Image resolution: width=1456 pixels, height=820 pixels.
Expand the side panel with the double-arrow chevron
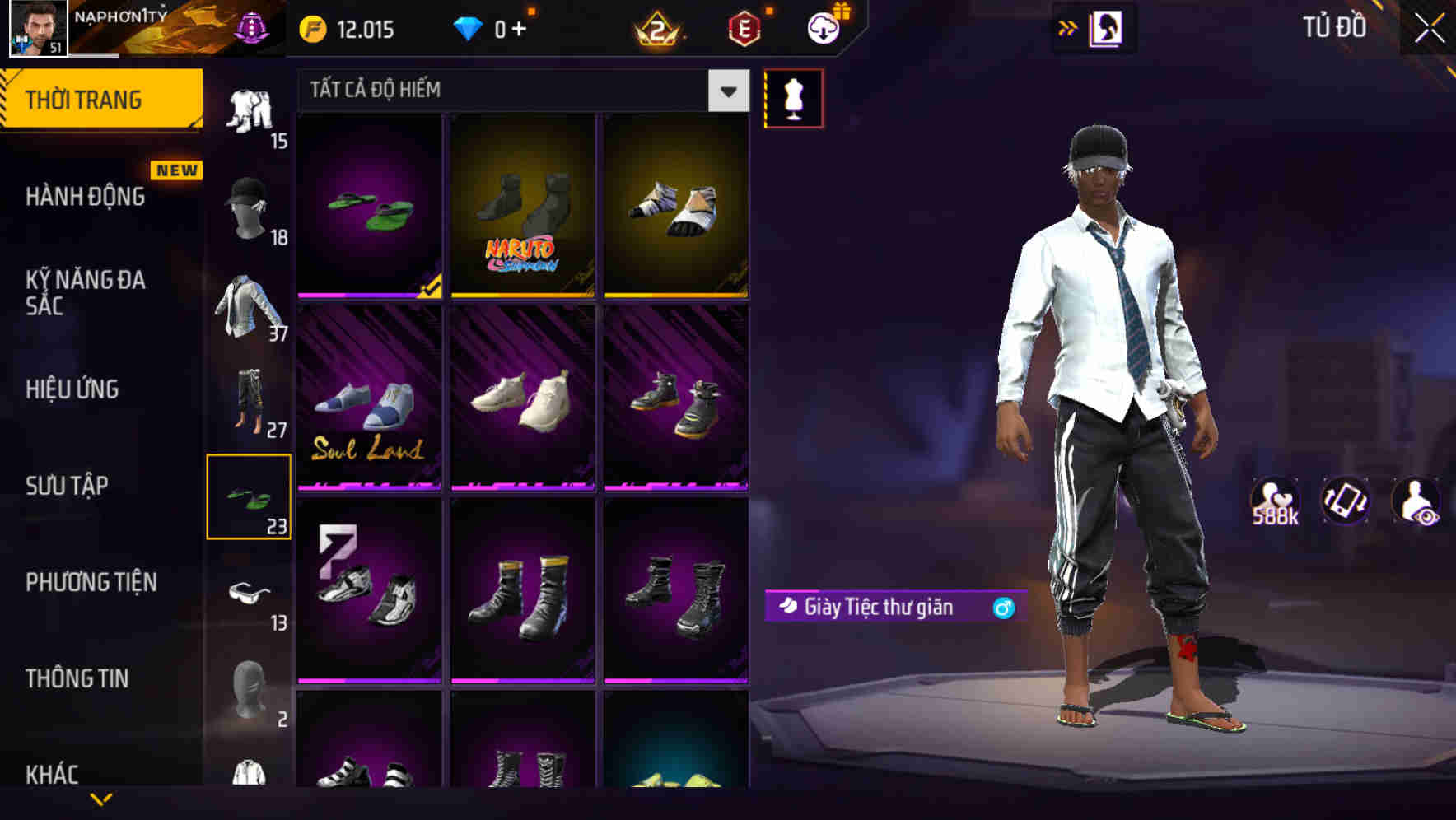point(1068,26)
